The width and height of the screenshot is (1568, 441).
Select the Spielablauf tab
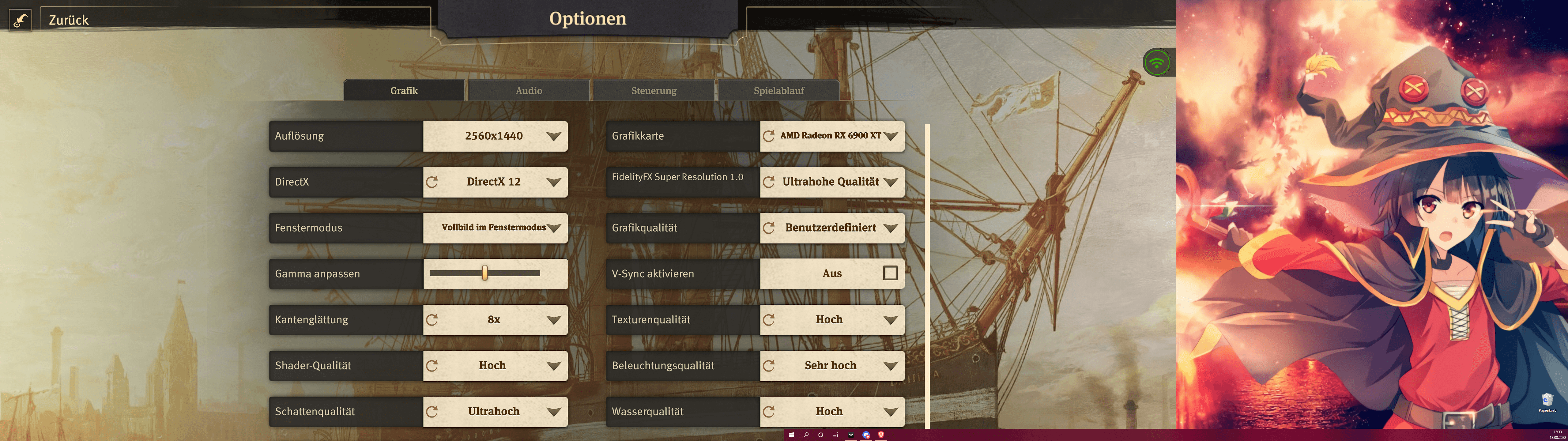coord(778,91)
